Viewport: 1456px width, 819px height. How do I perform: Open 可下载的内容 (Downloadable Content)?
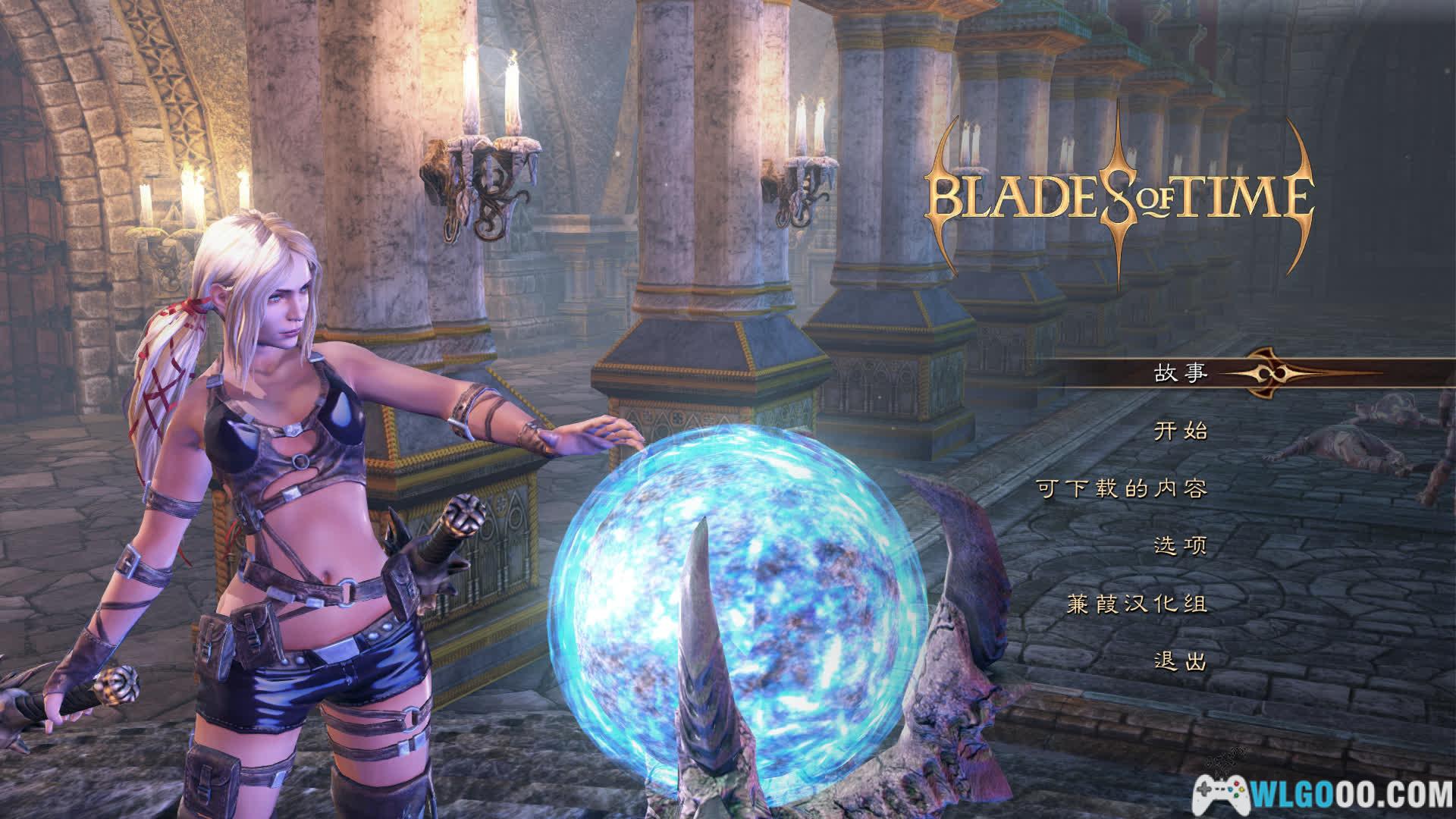1122,489
